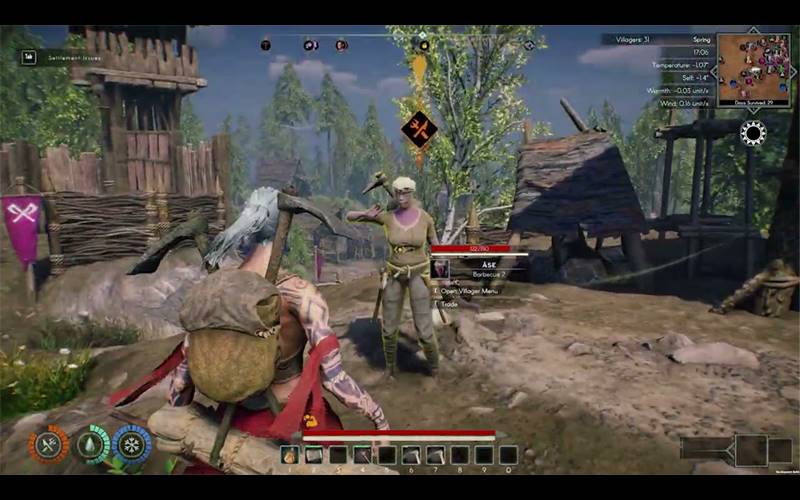Click Åse's villager portrait
This screenshot has width=800, height=500.
tap(441, 268)
